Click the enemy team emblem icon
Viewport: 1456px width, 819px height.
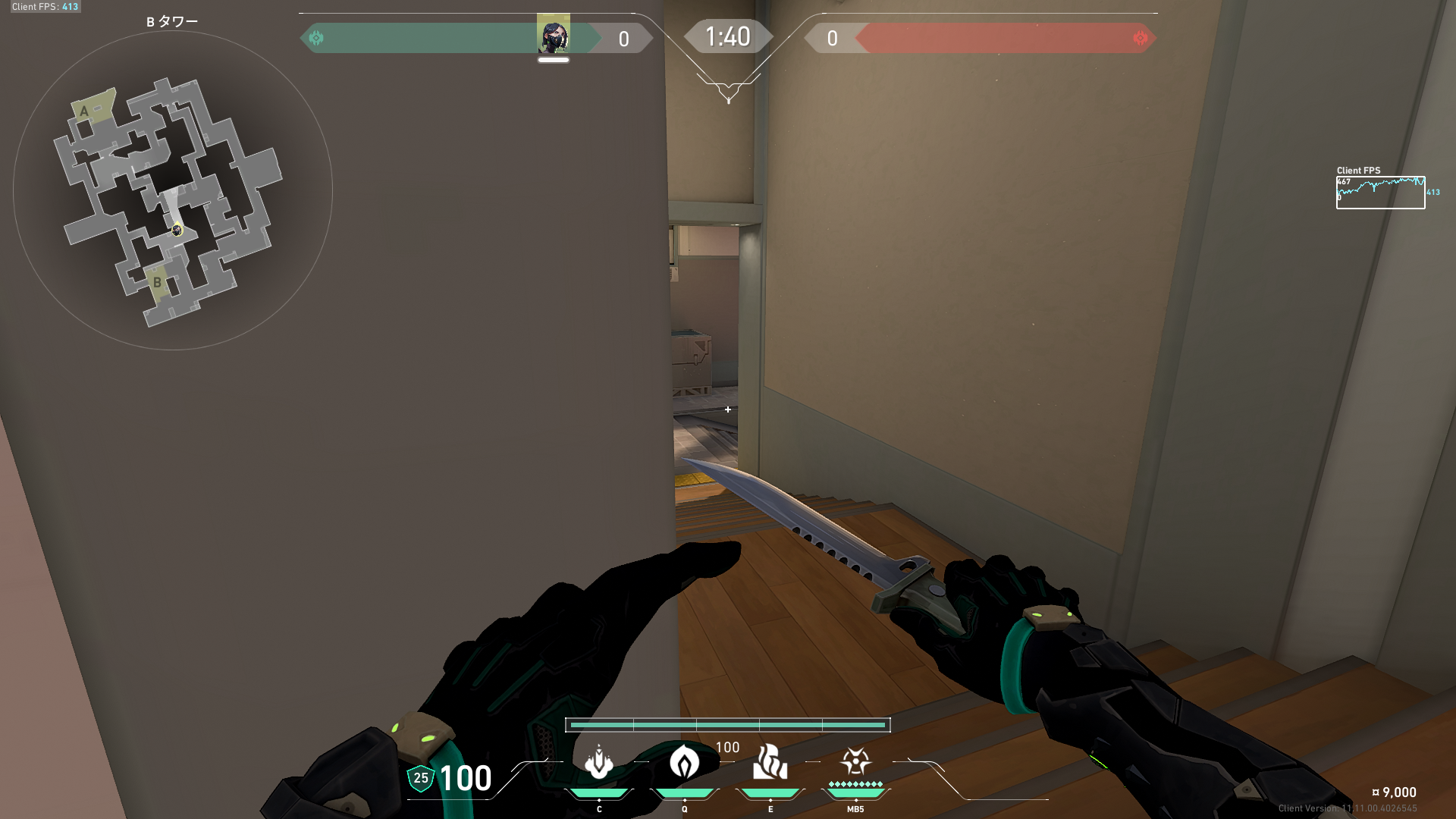coord(1140,36)
